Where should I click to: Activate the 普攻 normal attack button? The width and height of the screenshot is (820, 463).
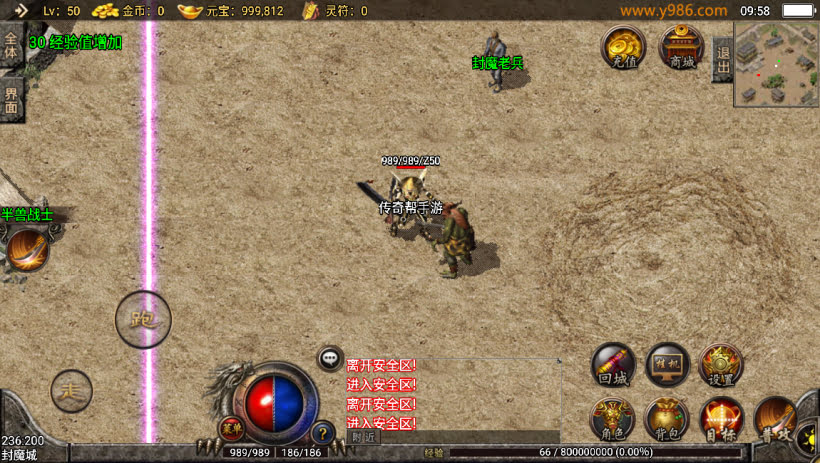[775, 418]
